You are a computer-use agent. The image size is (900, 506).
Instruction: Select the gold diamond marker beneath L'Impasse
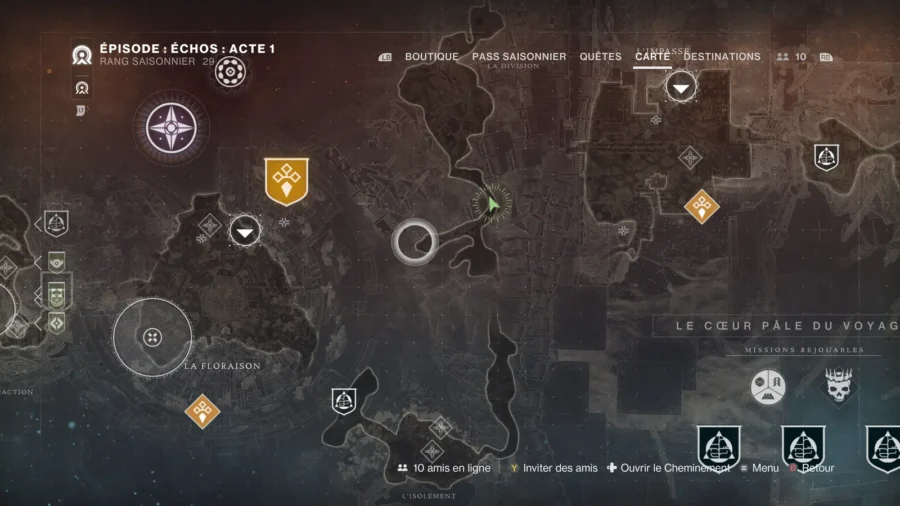701,206
